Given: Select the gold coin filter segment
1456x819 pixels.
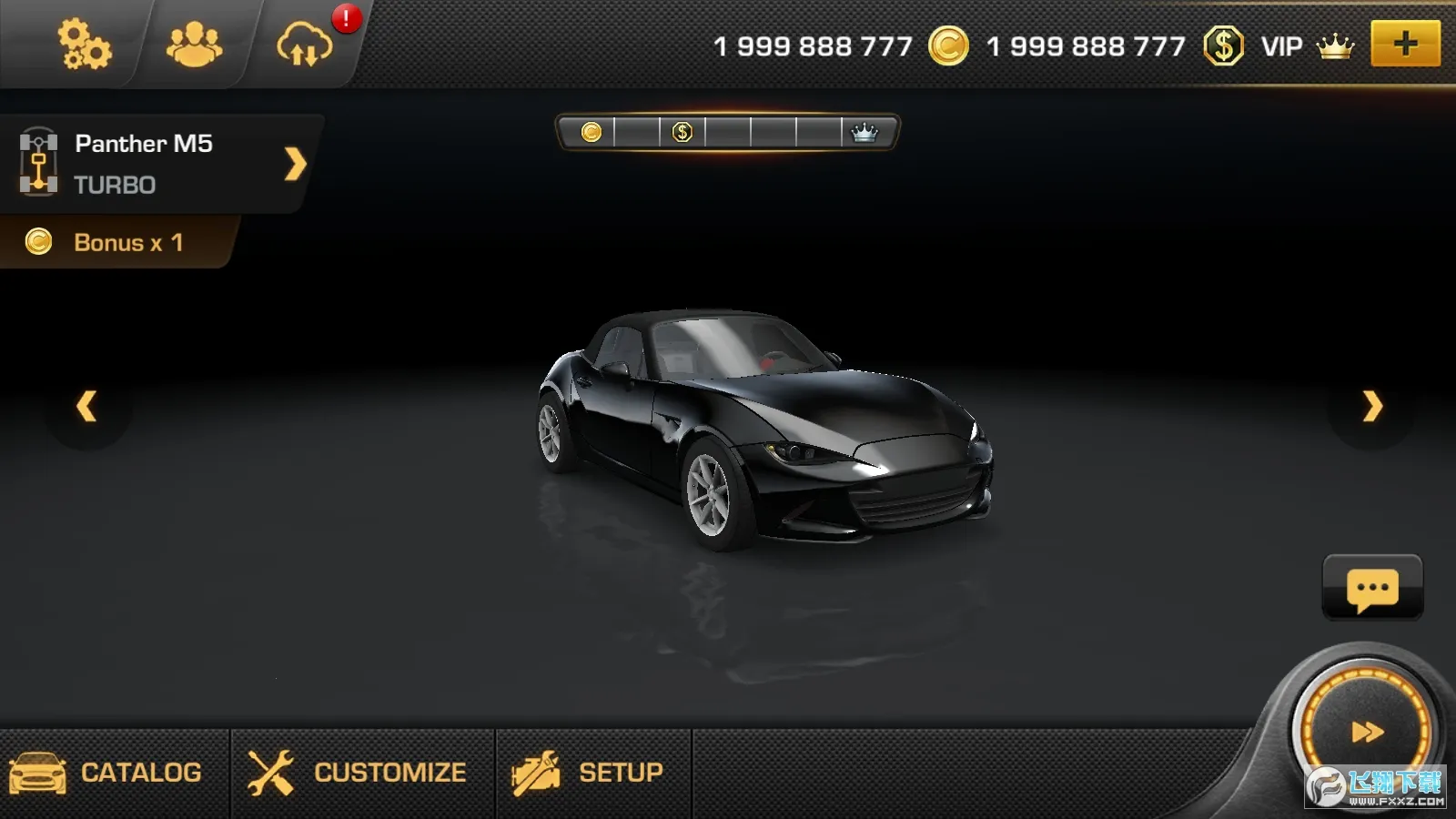Looking at the screenshot, I should 591,133.
